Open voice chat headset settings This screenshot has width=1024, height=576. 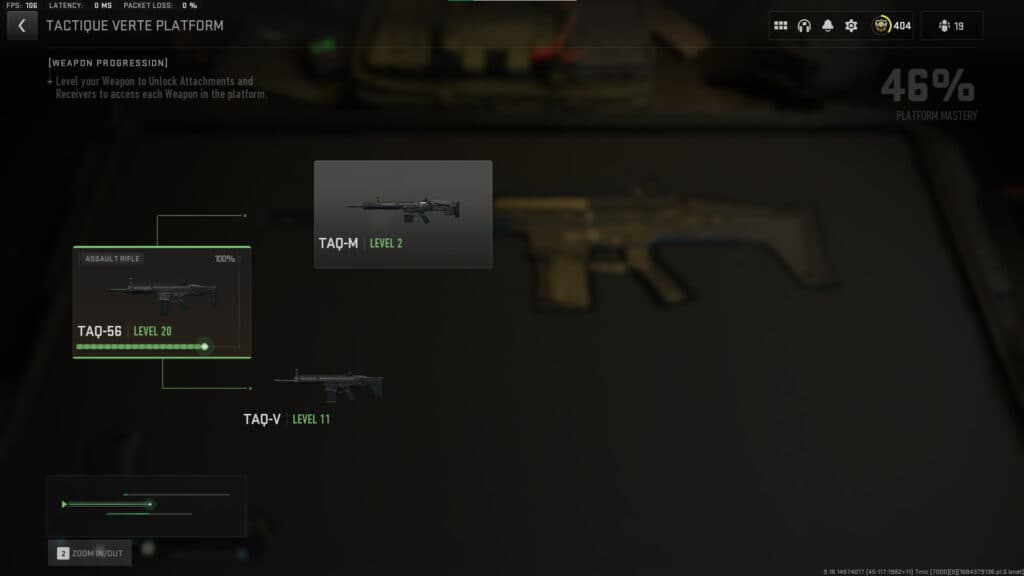pos(804,26)
